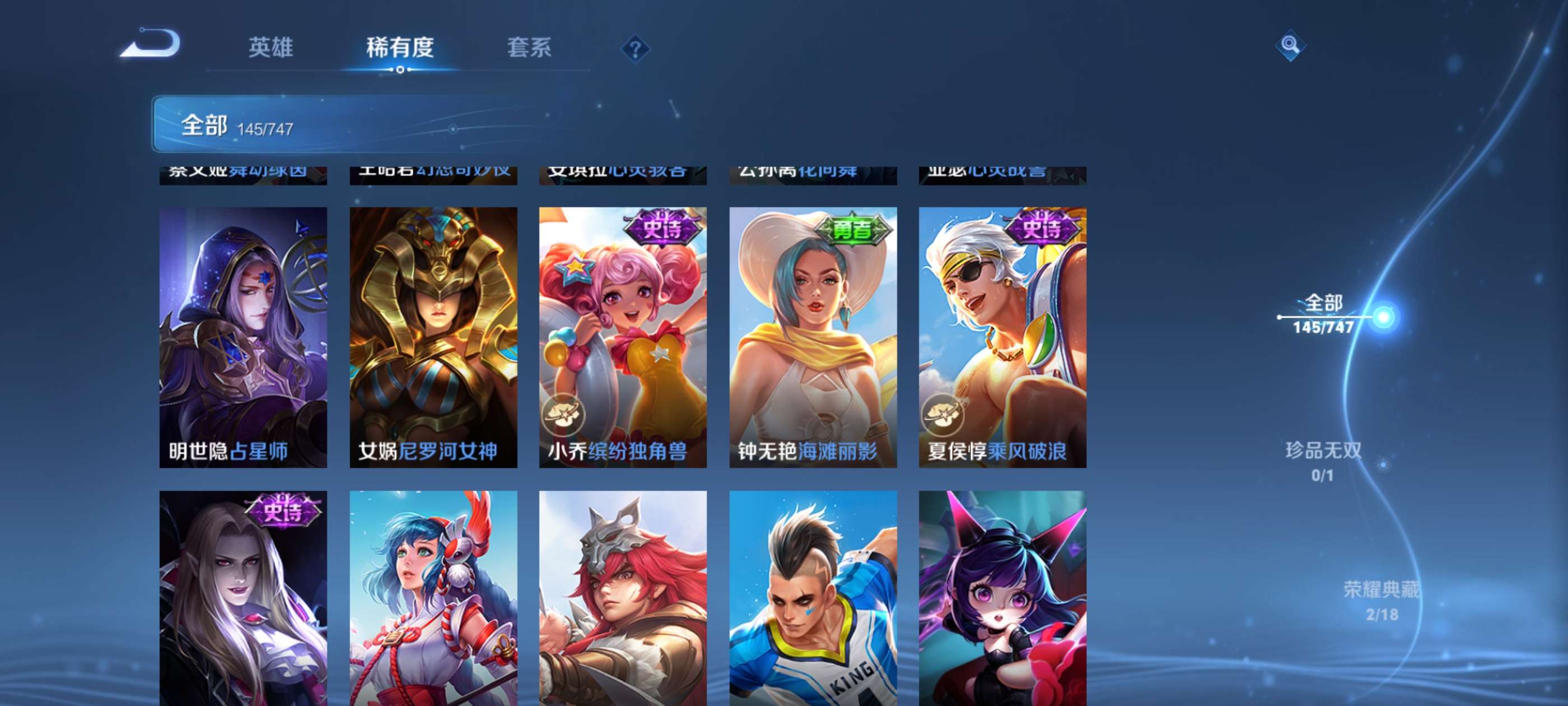This screenshot has height=706, width=1568.
Task: Open the 套系 tab
Action: [x=529, y=48]
